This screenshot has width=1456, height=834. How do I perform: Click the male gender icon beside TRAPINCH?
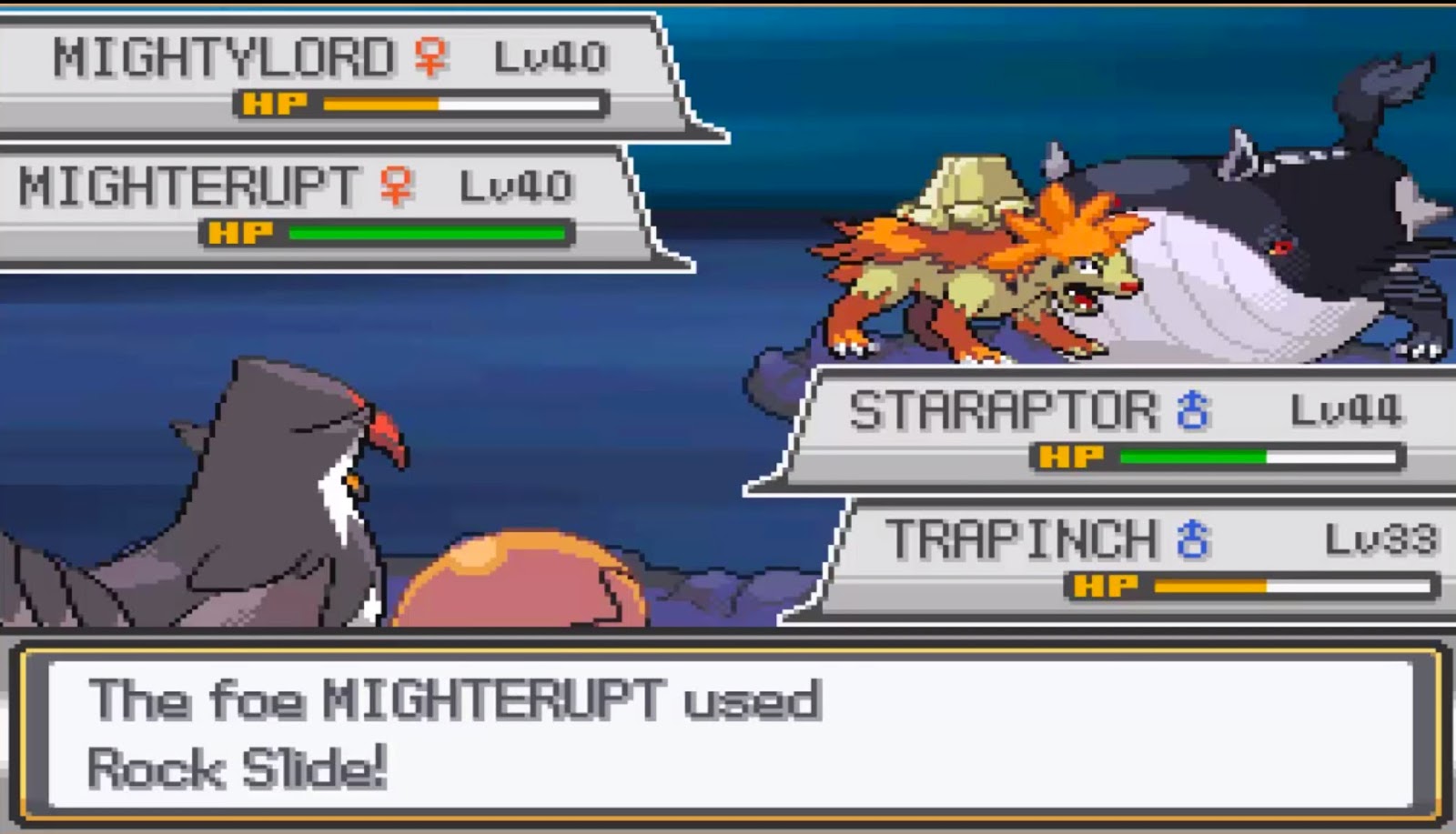tap(1192, 538)
